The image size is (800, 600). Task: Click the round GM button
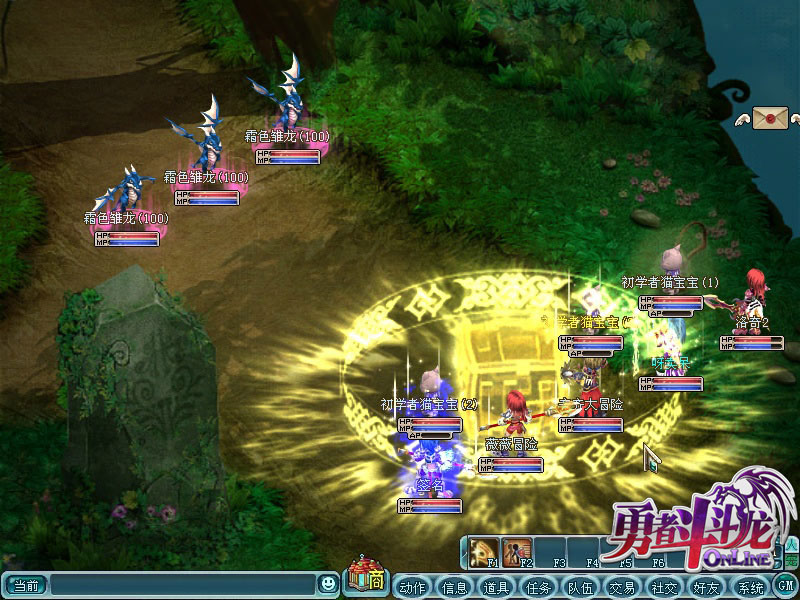[786, 585]
